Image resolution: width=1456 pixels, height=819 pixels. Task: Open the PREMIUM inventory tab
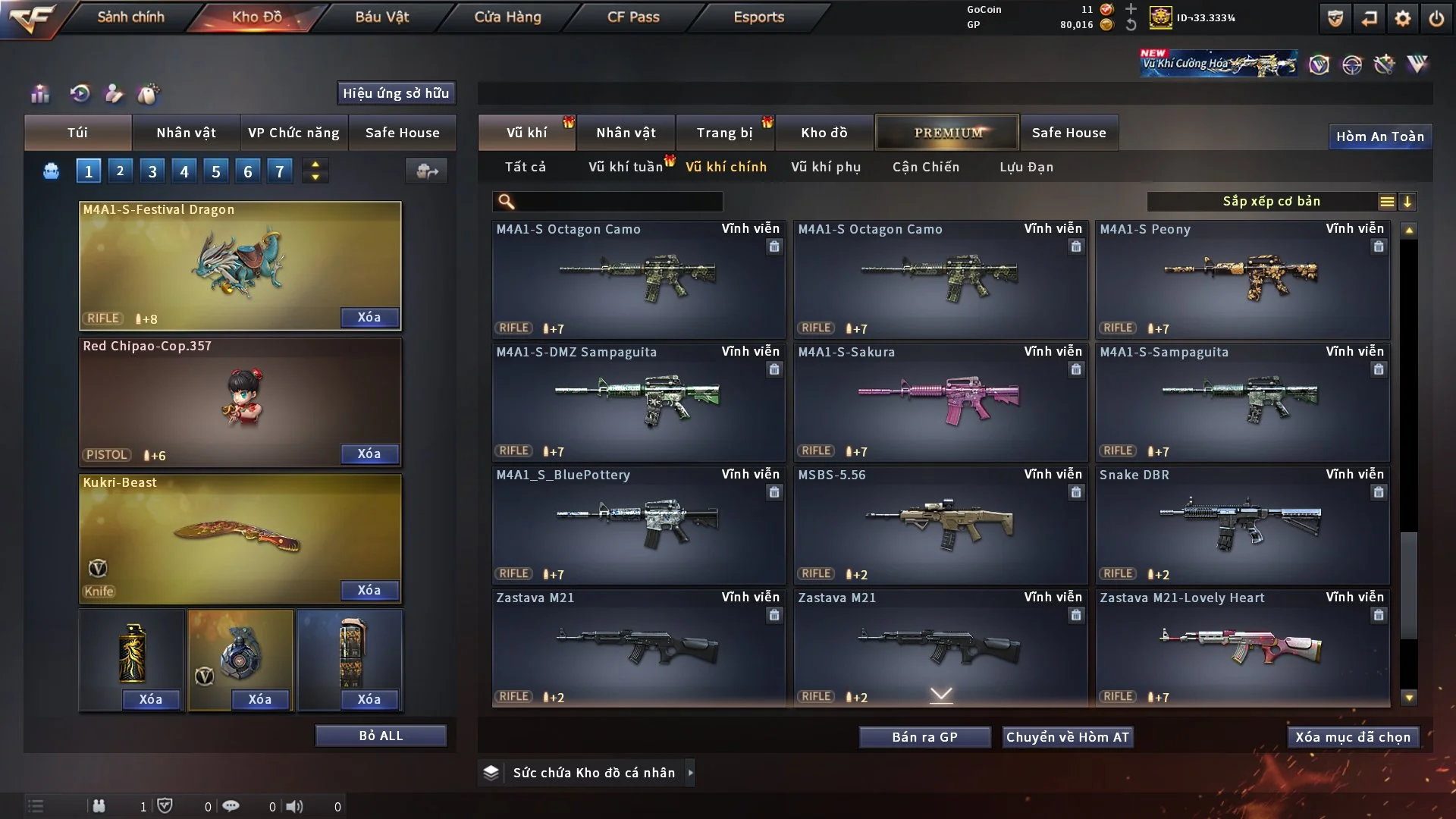pos(948,133)
